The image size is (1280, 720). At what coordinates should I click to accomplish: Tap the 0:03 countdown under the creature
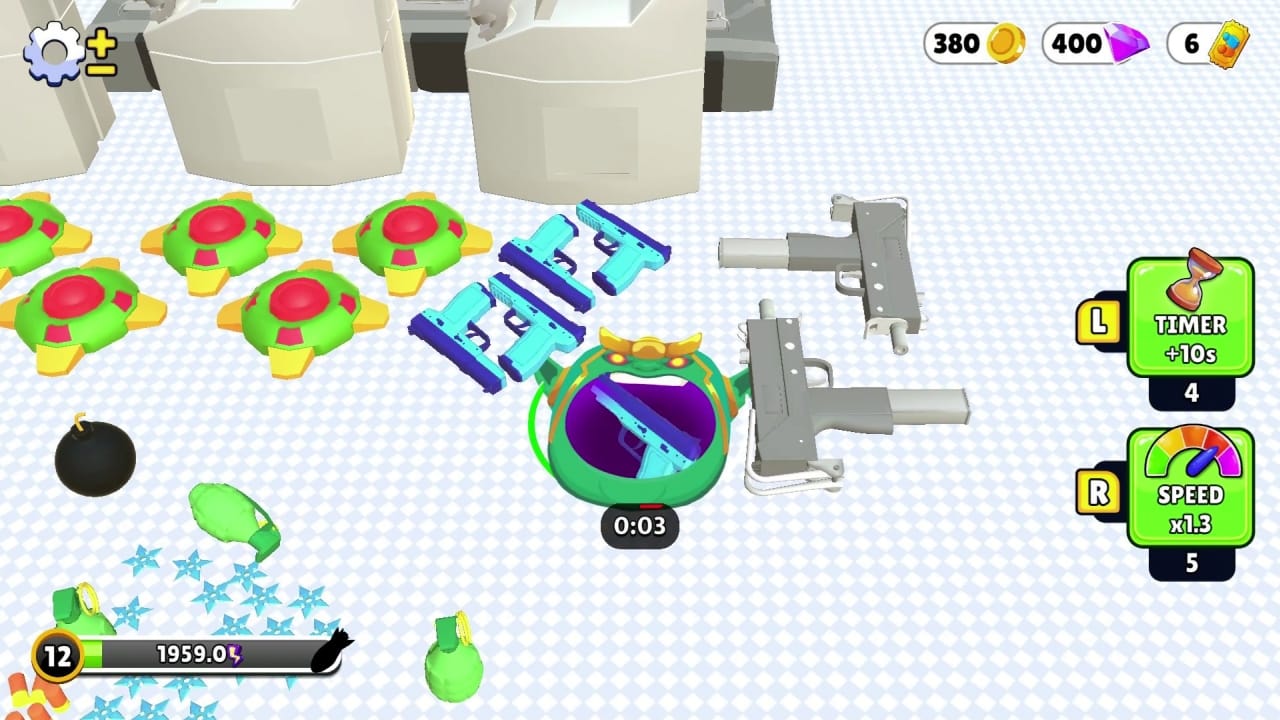[640, 528]
